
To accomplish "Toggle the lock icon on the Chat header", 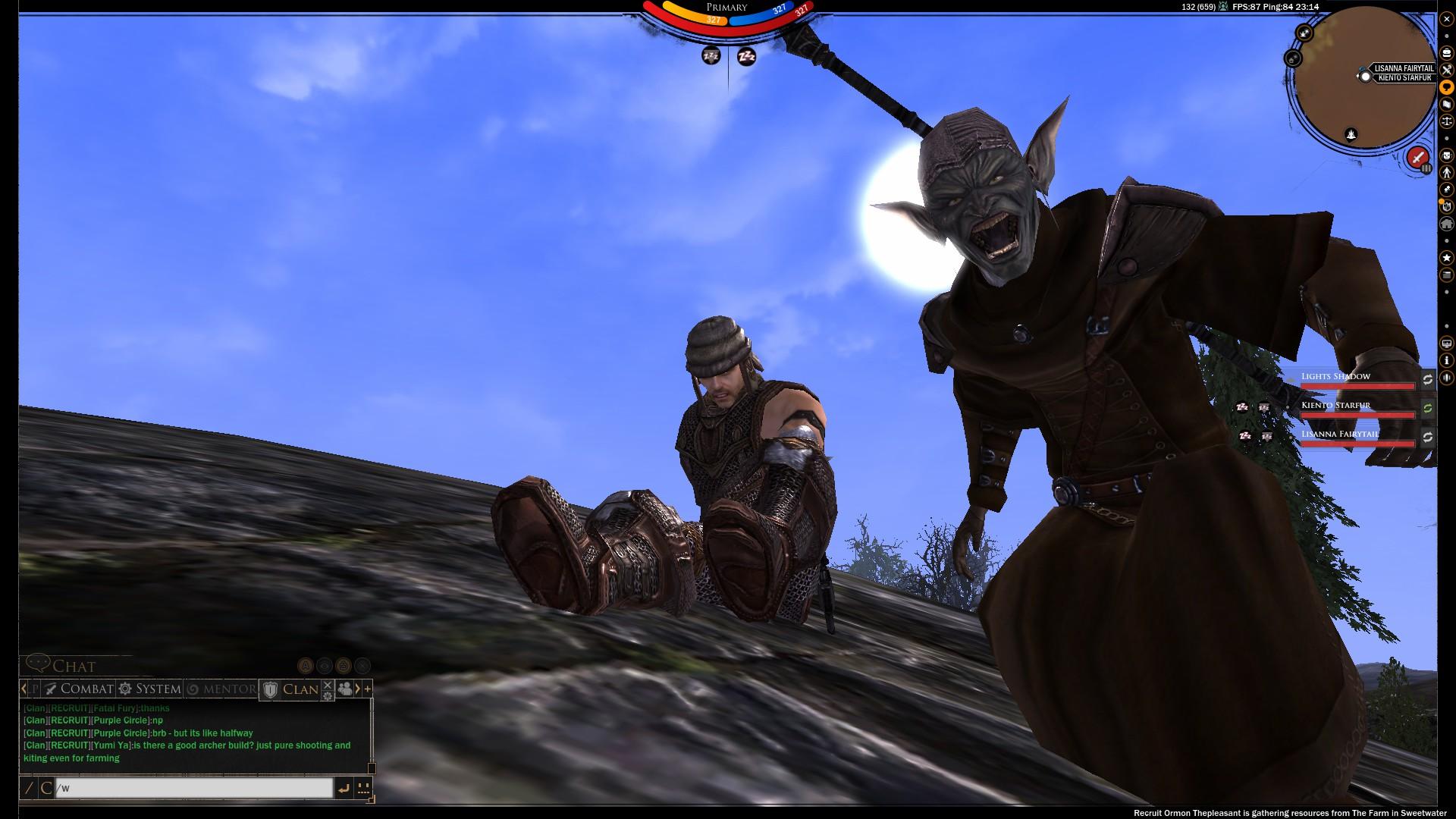I will pos(344,667).
